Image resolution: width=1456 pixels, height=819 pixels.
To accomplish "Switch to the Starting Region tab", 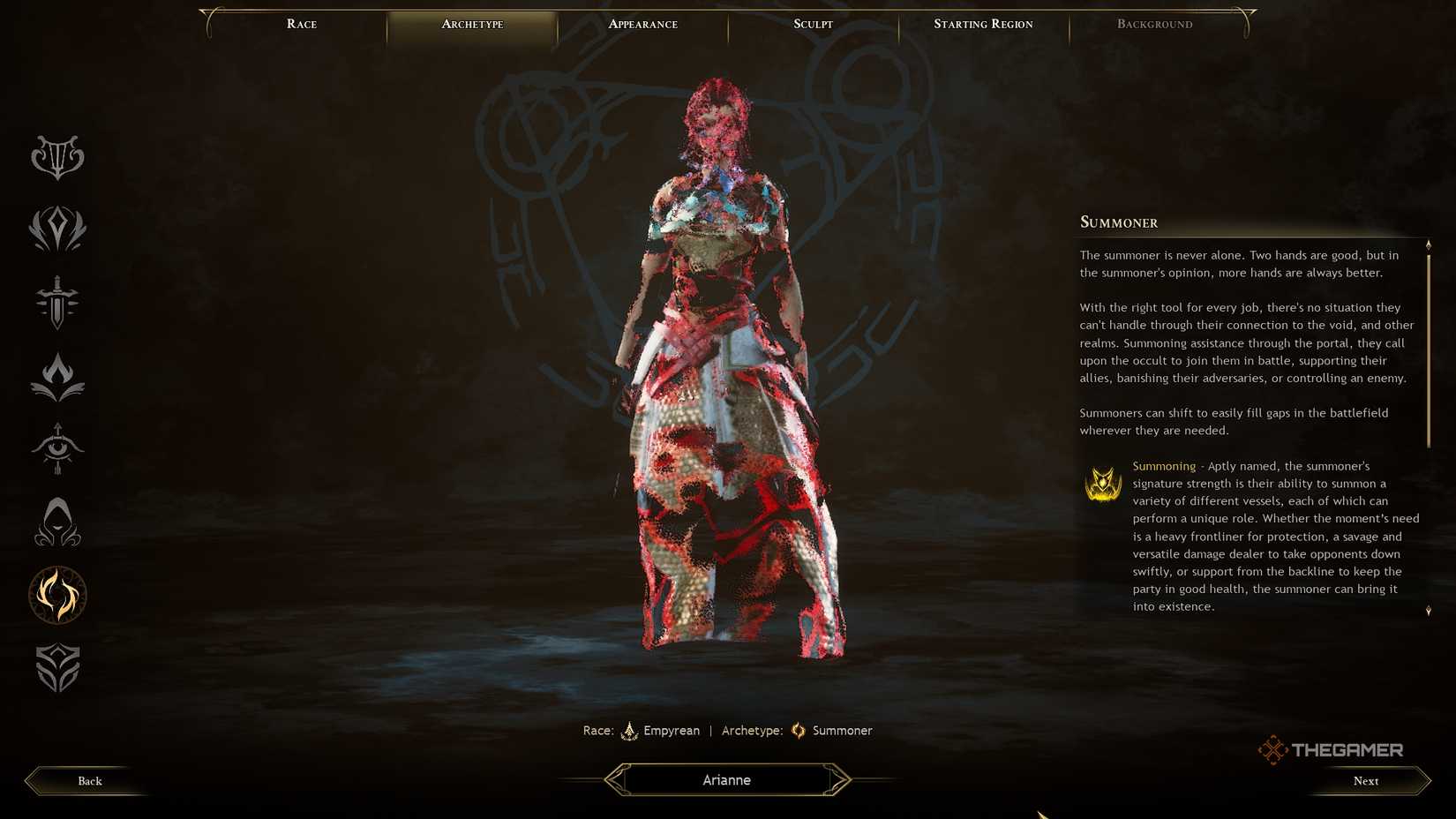I will pyautogui.click(x=983, y=24).
